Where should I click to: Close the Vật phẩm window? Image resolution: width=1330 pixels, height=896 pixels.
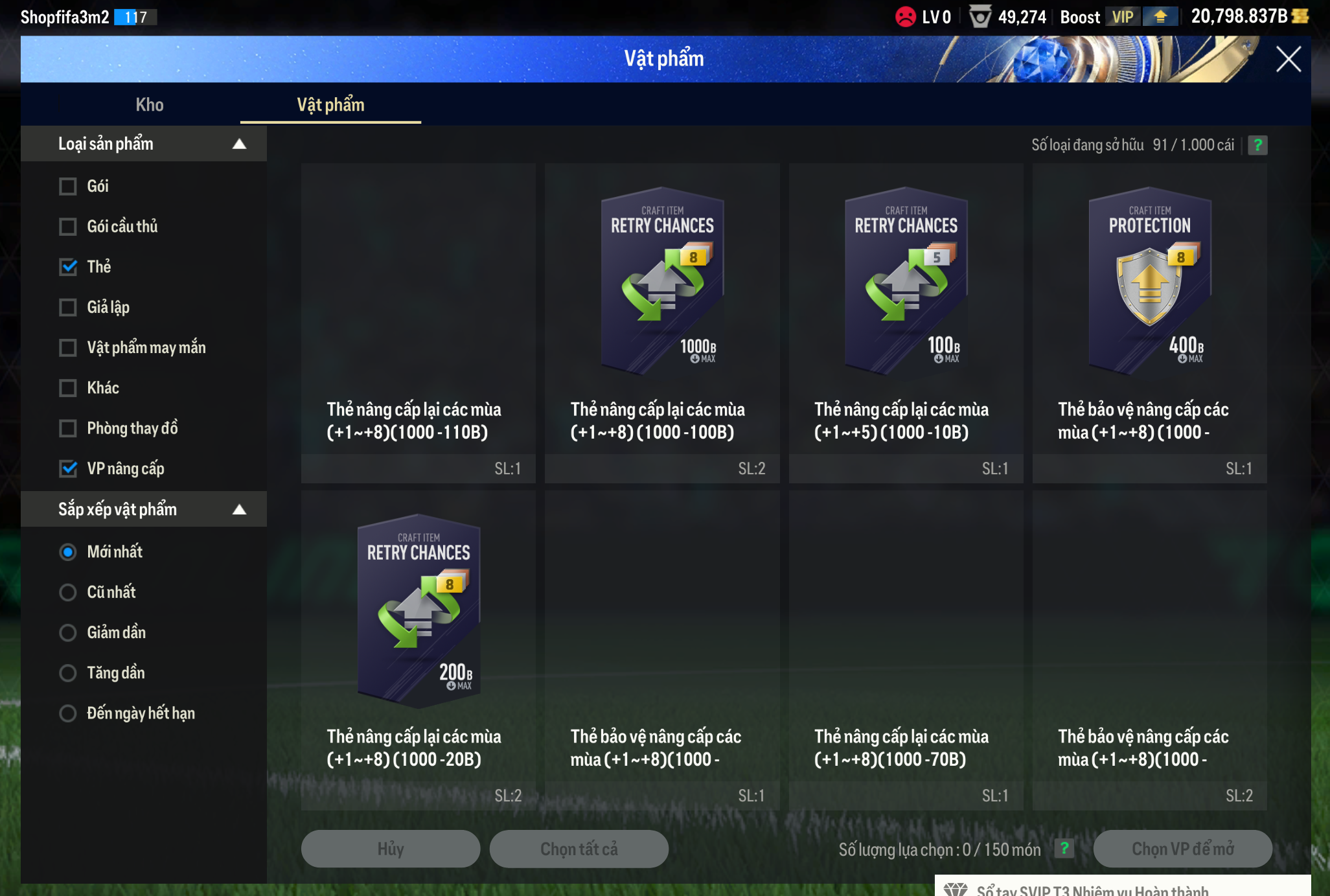[1288, 60]
